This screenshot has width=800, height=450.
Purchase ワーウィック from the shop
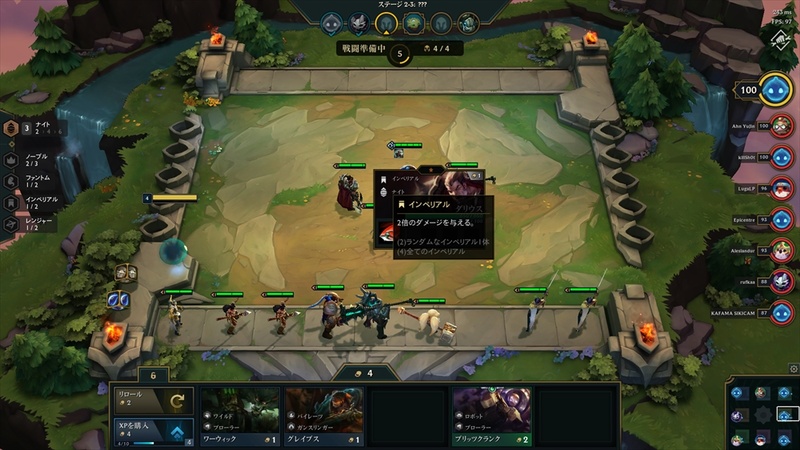click(x=238, y=415)
